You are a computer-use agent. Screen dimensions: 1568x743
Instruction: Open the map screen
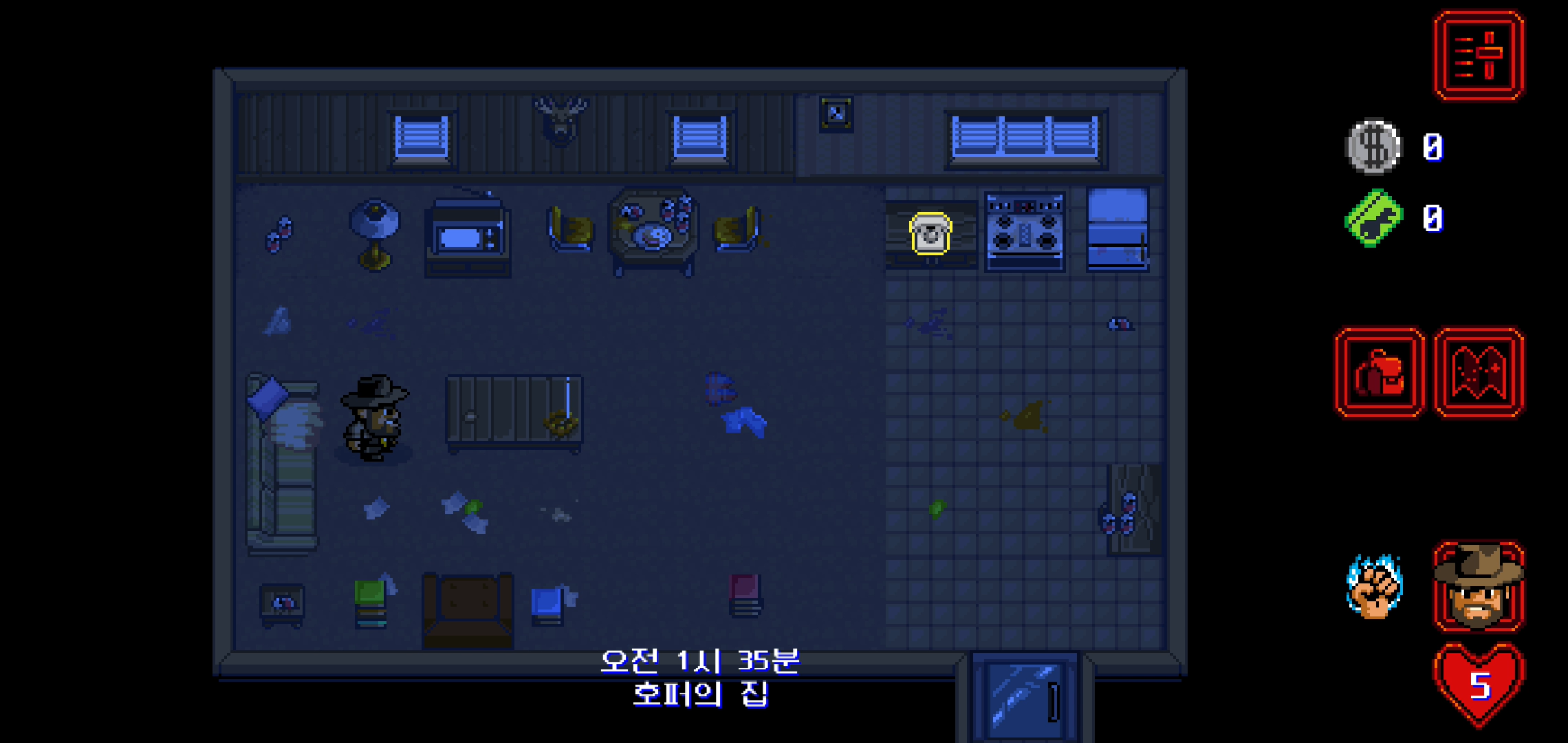pos(1479,372)
